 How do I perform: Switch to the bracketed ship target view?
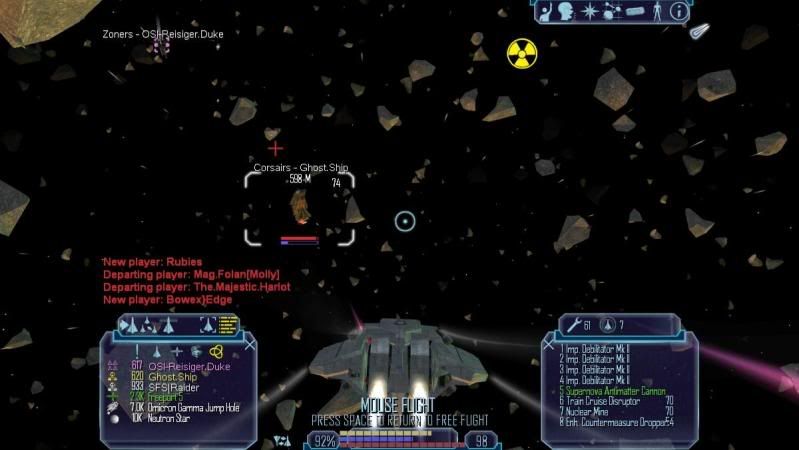[x=207, y=324]
